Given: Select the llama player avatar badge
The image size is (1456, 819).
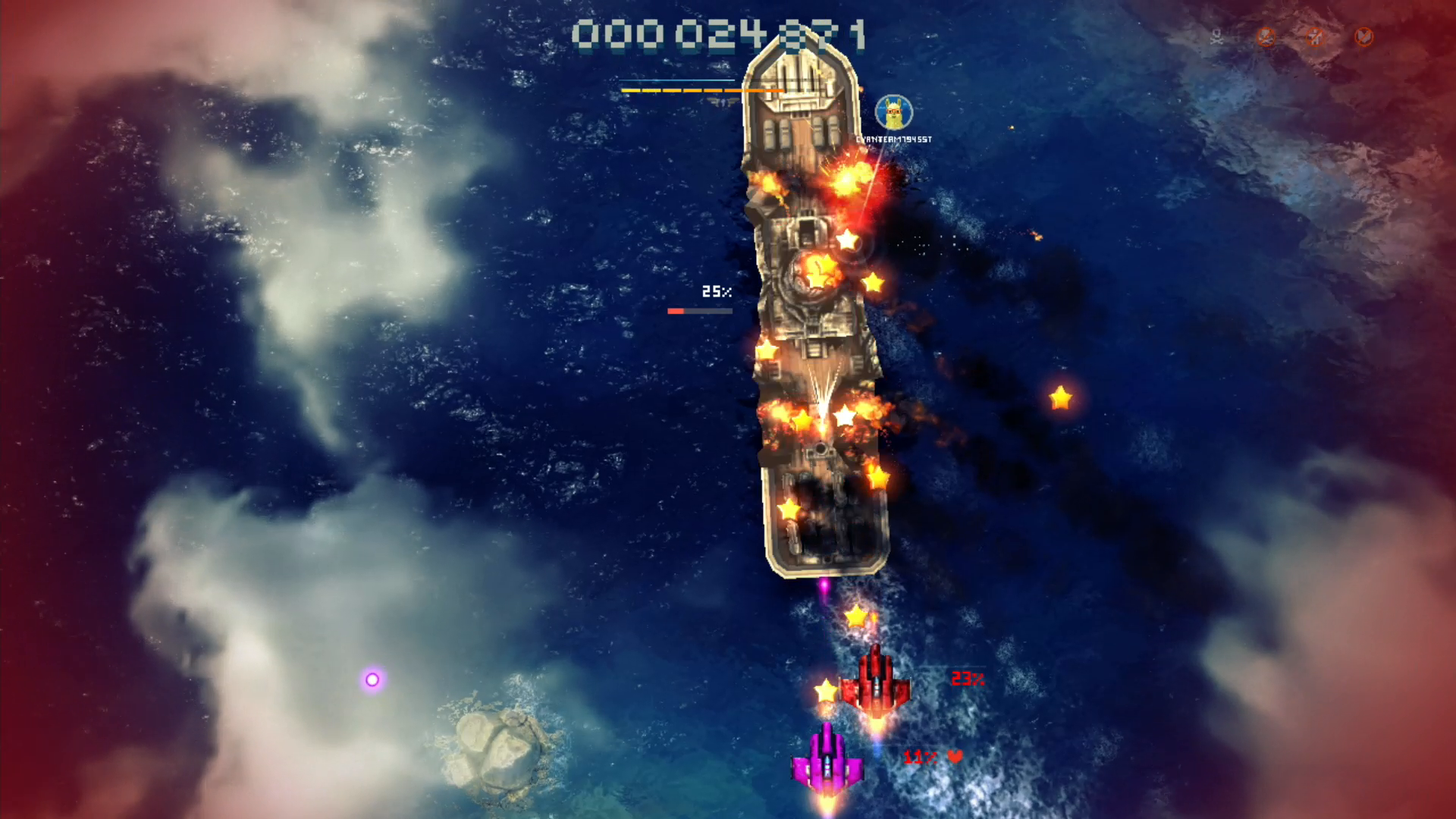Looking at the screenshot, I should tap(893, 113).
